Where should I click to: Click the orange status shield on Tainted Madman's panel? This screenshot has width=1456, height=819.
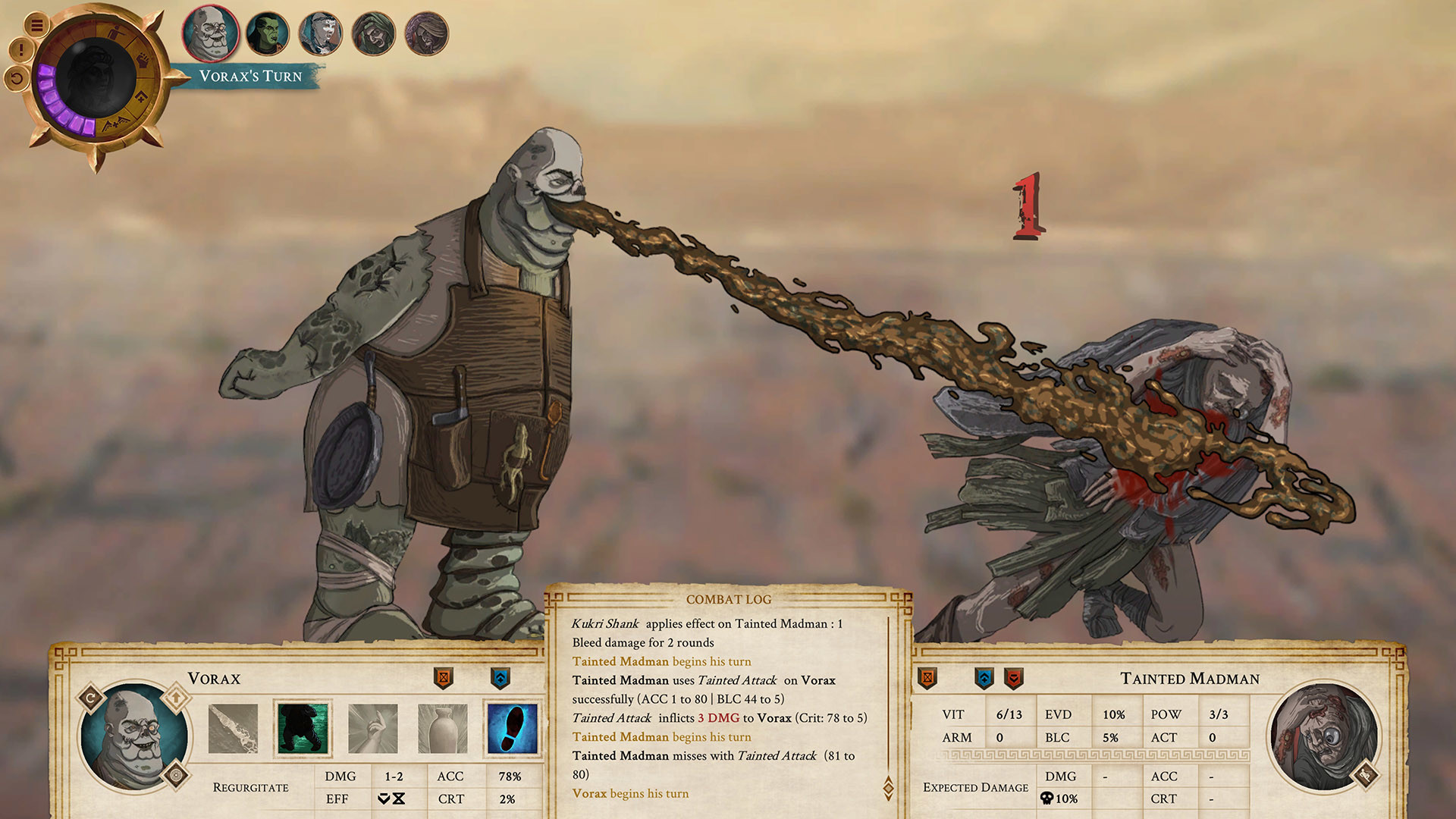coord(926,678)
